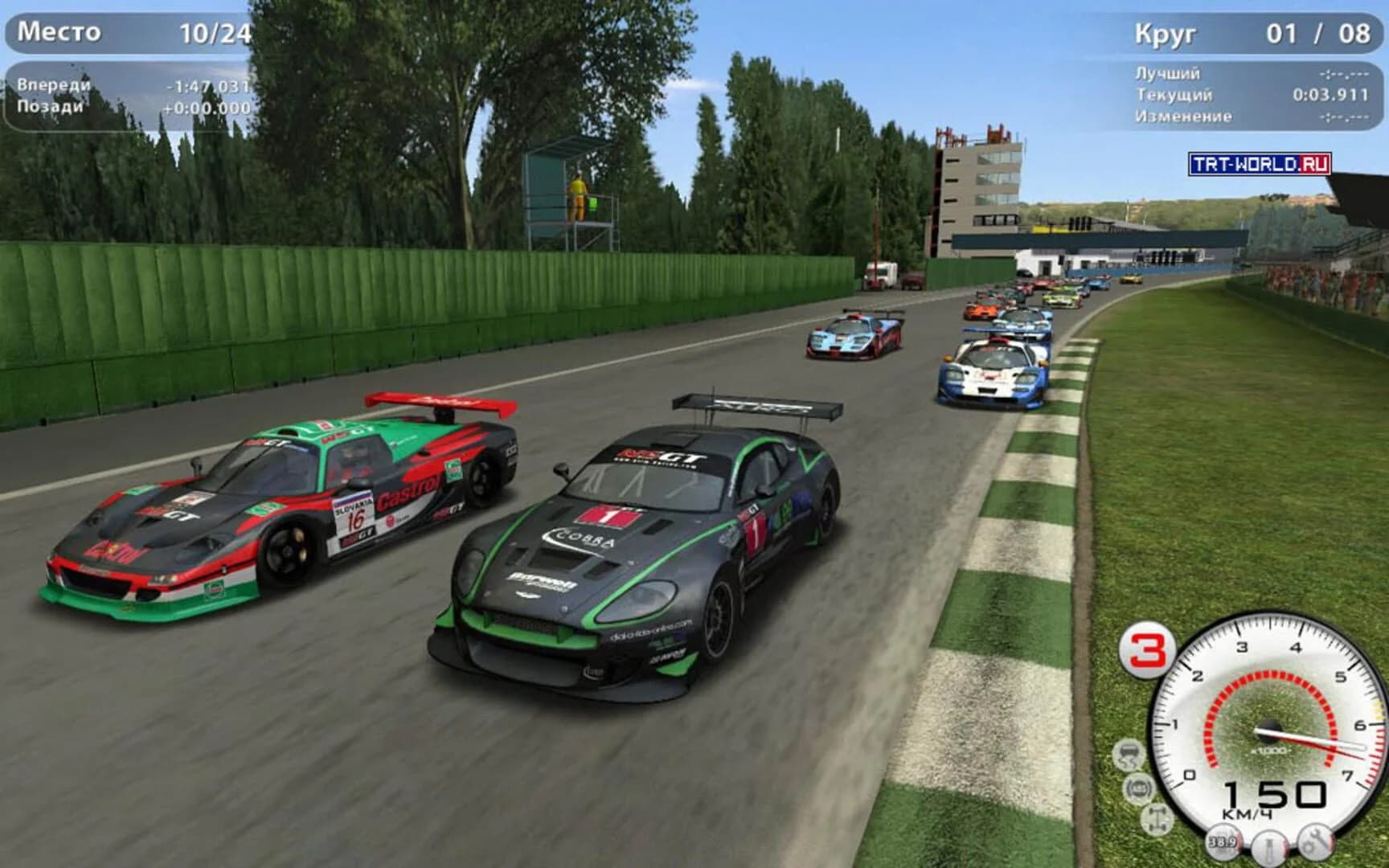Open pit setup via the wrench icon
The image size is (1389, 868).
click(1316, 842)
